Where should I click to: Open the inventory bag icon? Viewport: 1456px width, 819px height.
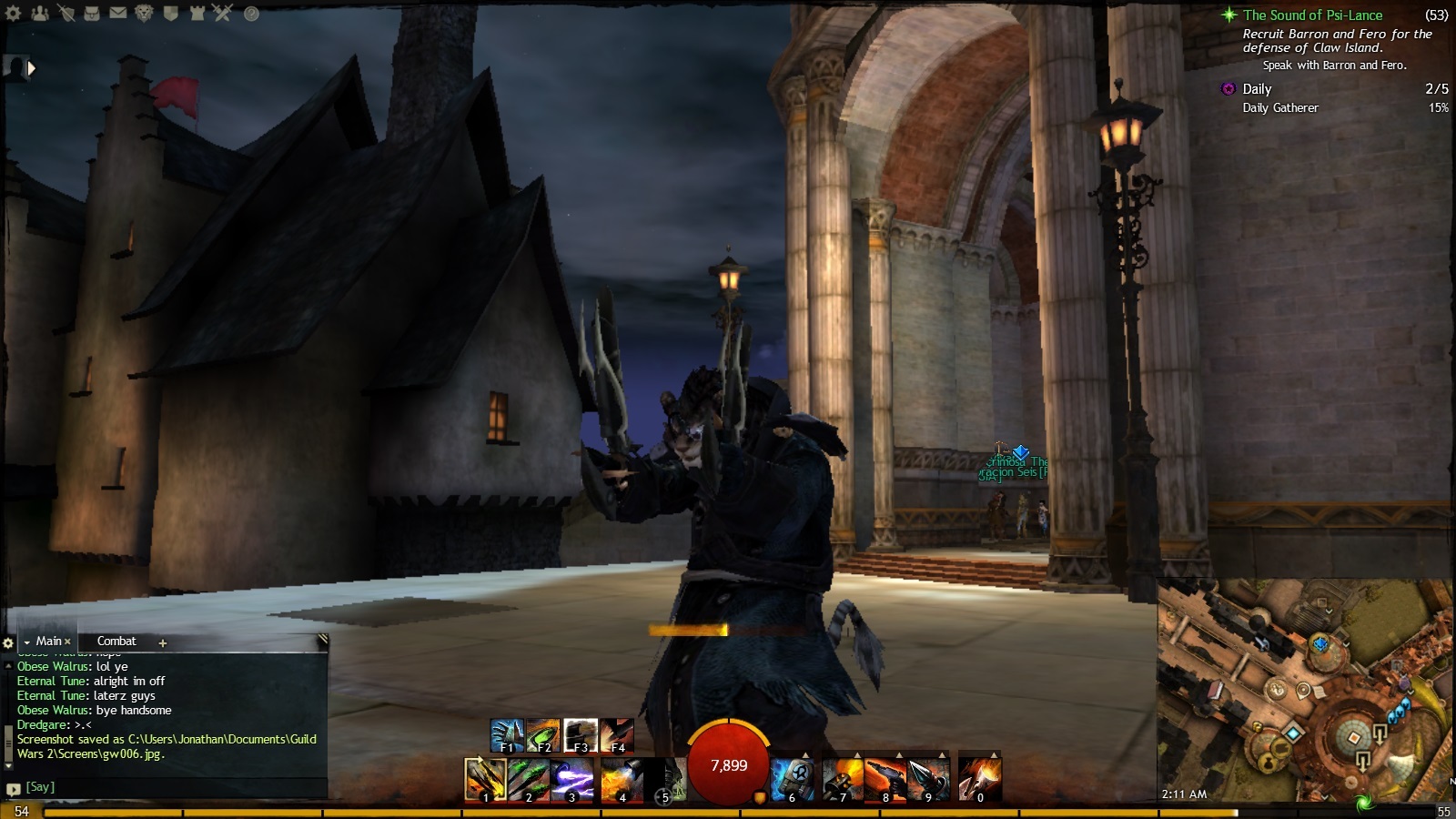pyautogui.click(x=91, y=13)
